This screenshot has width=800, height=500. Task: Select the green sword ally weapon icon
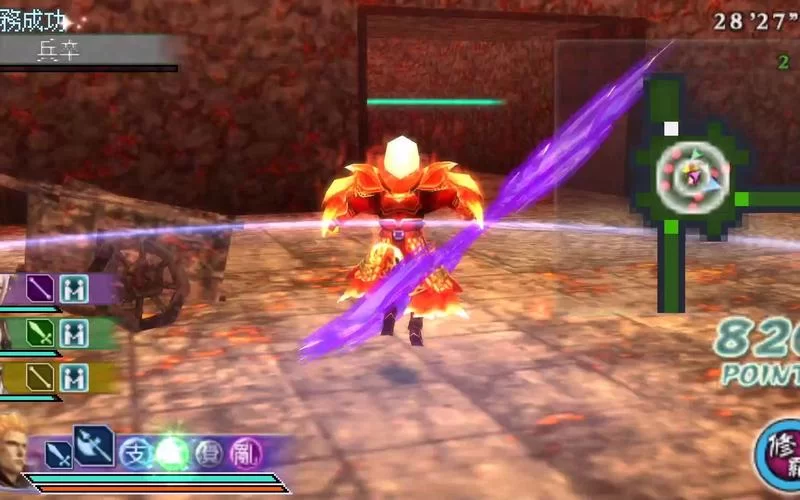40,333
